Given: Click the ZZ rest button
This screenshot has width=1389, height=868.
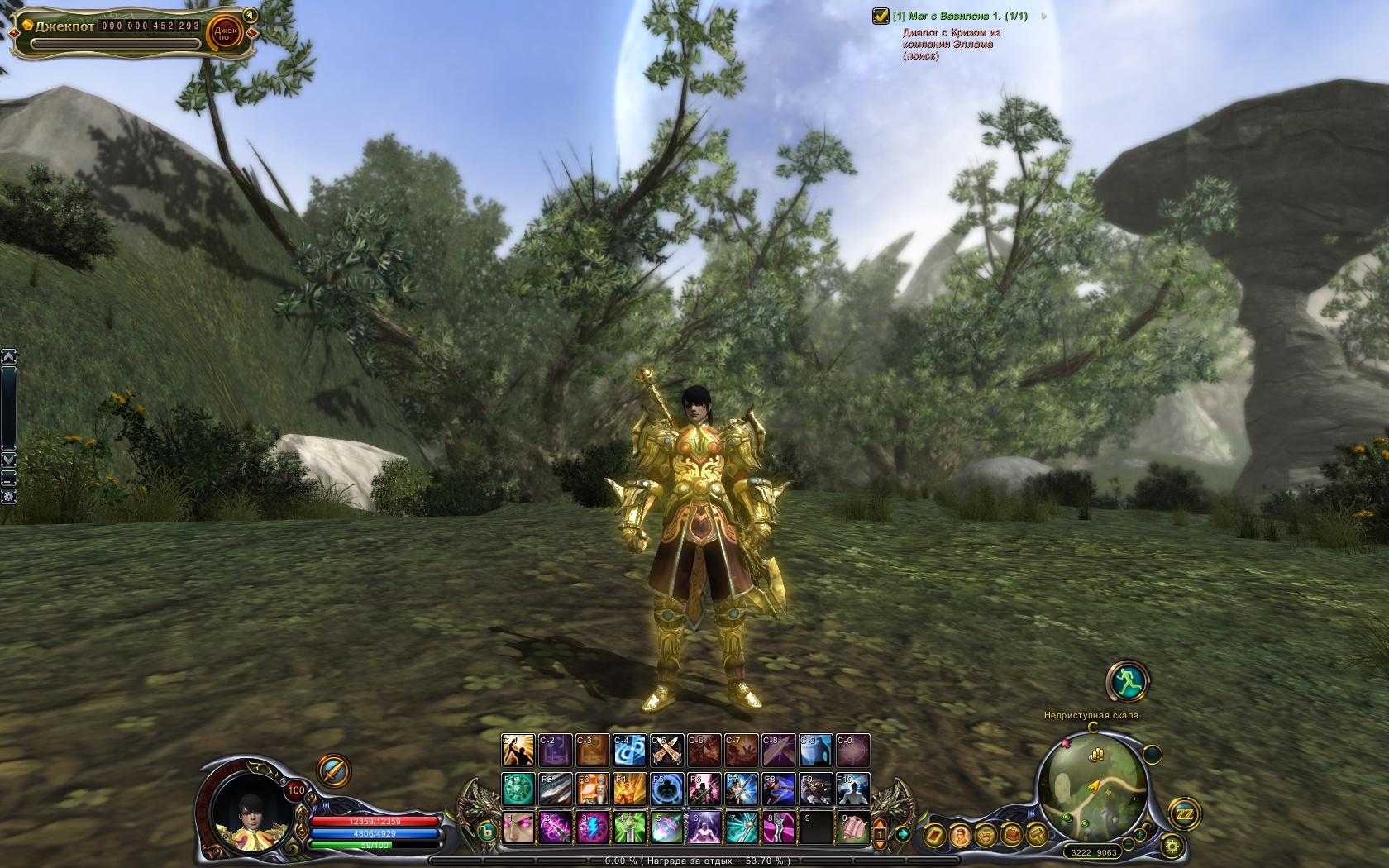Looking at the screenshot, I should pyautogui.click(x=1183, y=815).
